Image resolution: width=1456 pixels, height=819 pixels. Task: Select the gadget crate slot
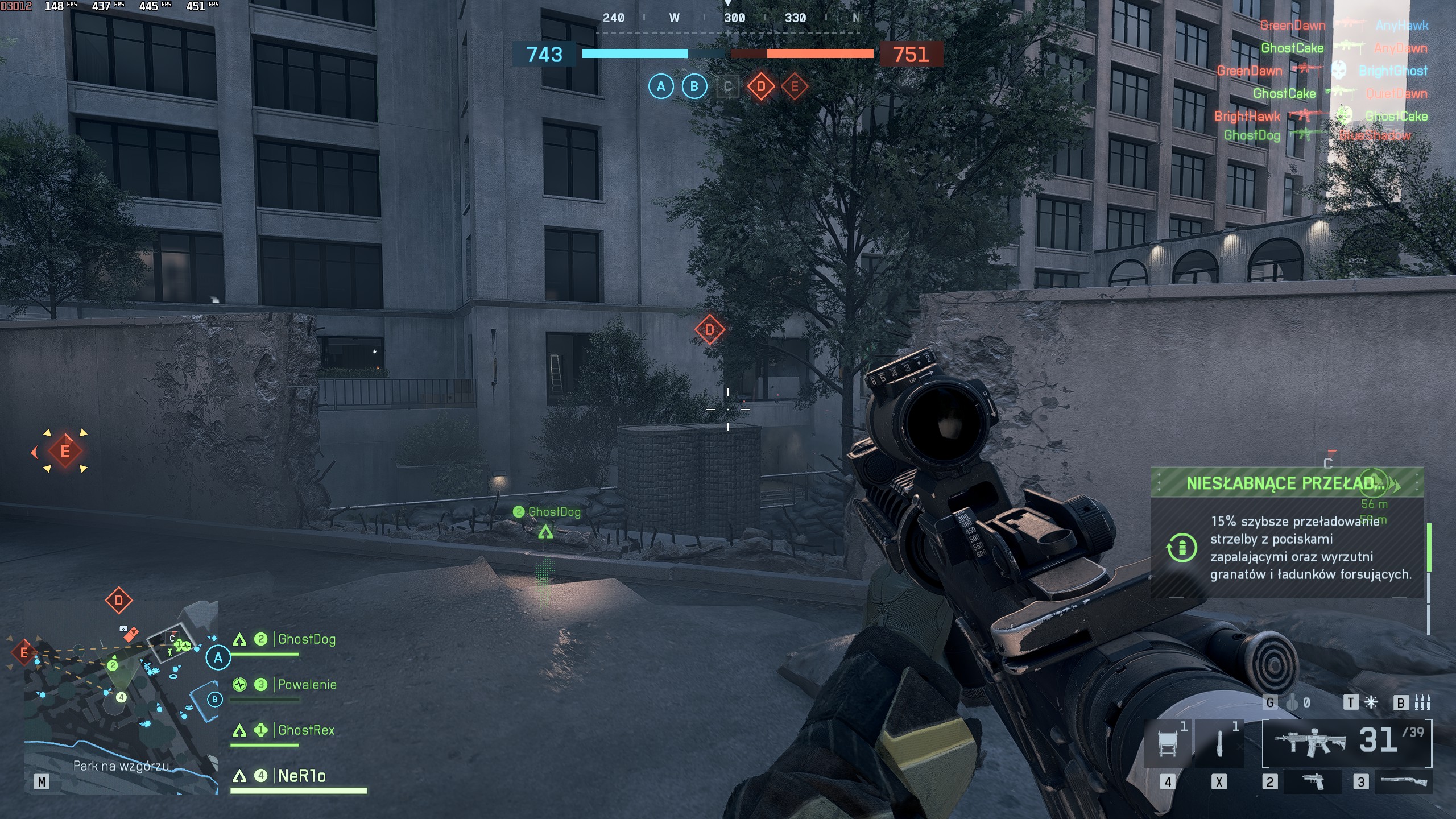pyautogui.click(x=1167, y=743)
